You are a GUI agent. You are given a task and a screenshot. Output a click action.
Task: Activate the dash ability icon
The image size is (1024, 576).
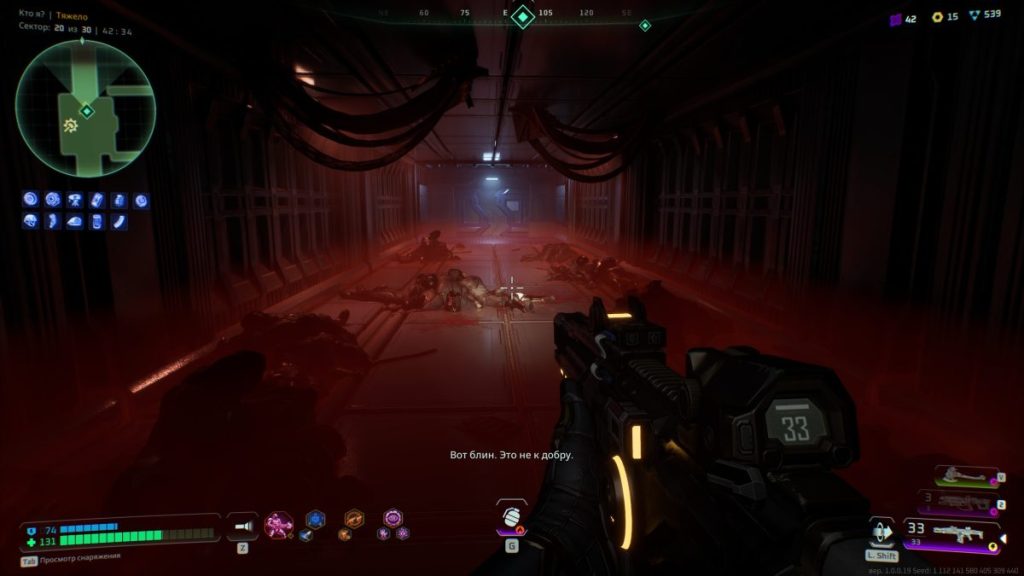click(881, 530)
